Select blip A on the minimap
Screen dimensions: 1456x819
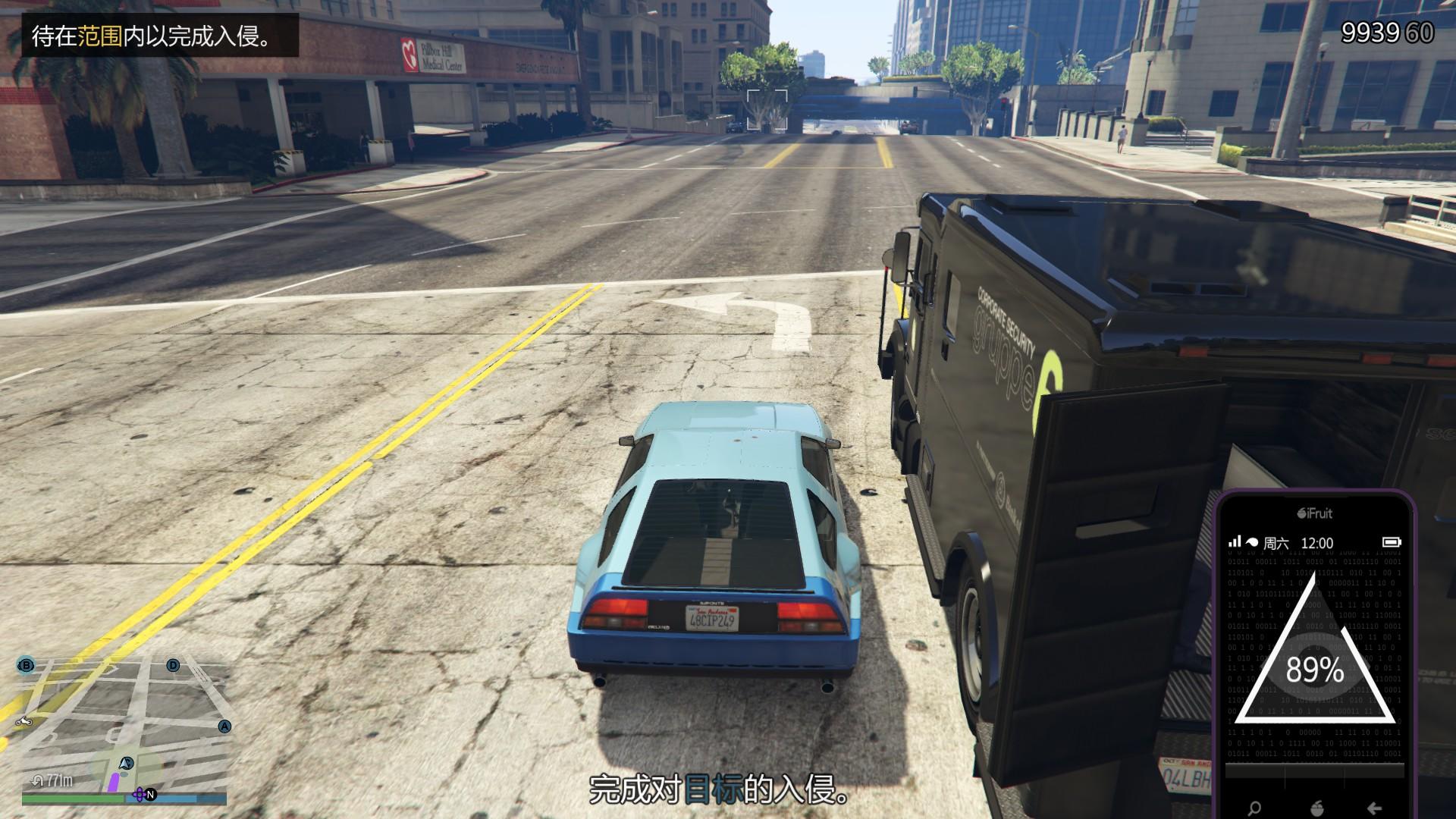(x=224, y=727)
